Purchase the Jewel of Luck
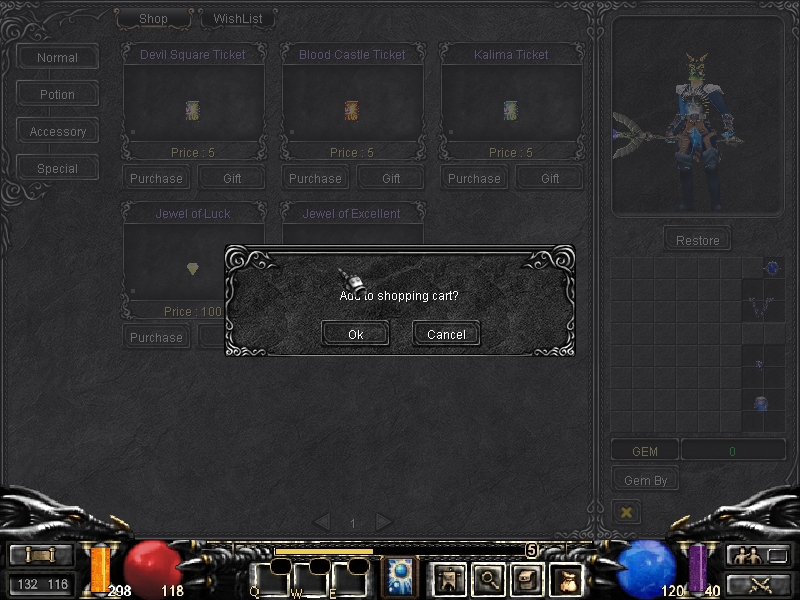Viewport: 800px width, 600px height. tap(156, 338)
